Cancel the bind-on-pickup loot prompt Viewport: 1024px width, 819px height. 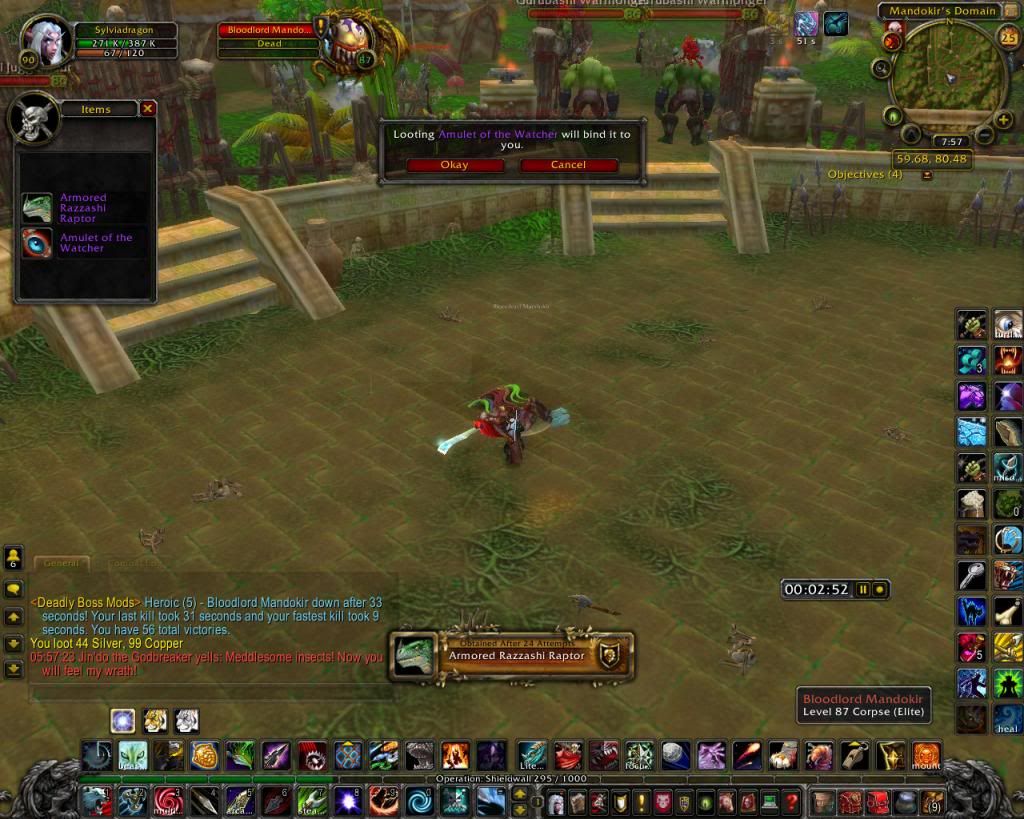tap(568, 165)
